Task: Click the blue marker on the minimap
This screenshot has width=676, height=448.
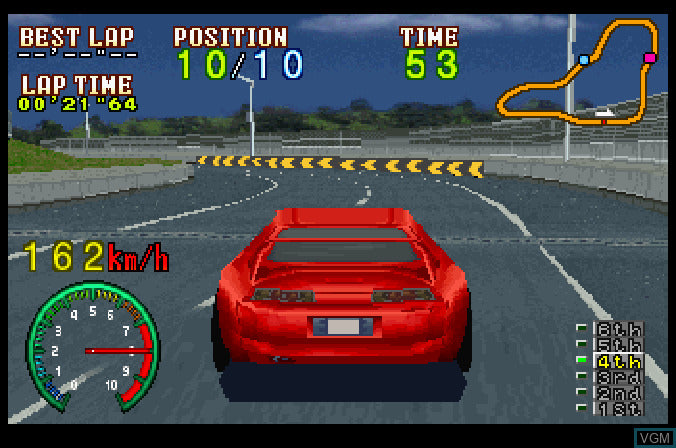Action: click(584, 60)
